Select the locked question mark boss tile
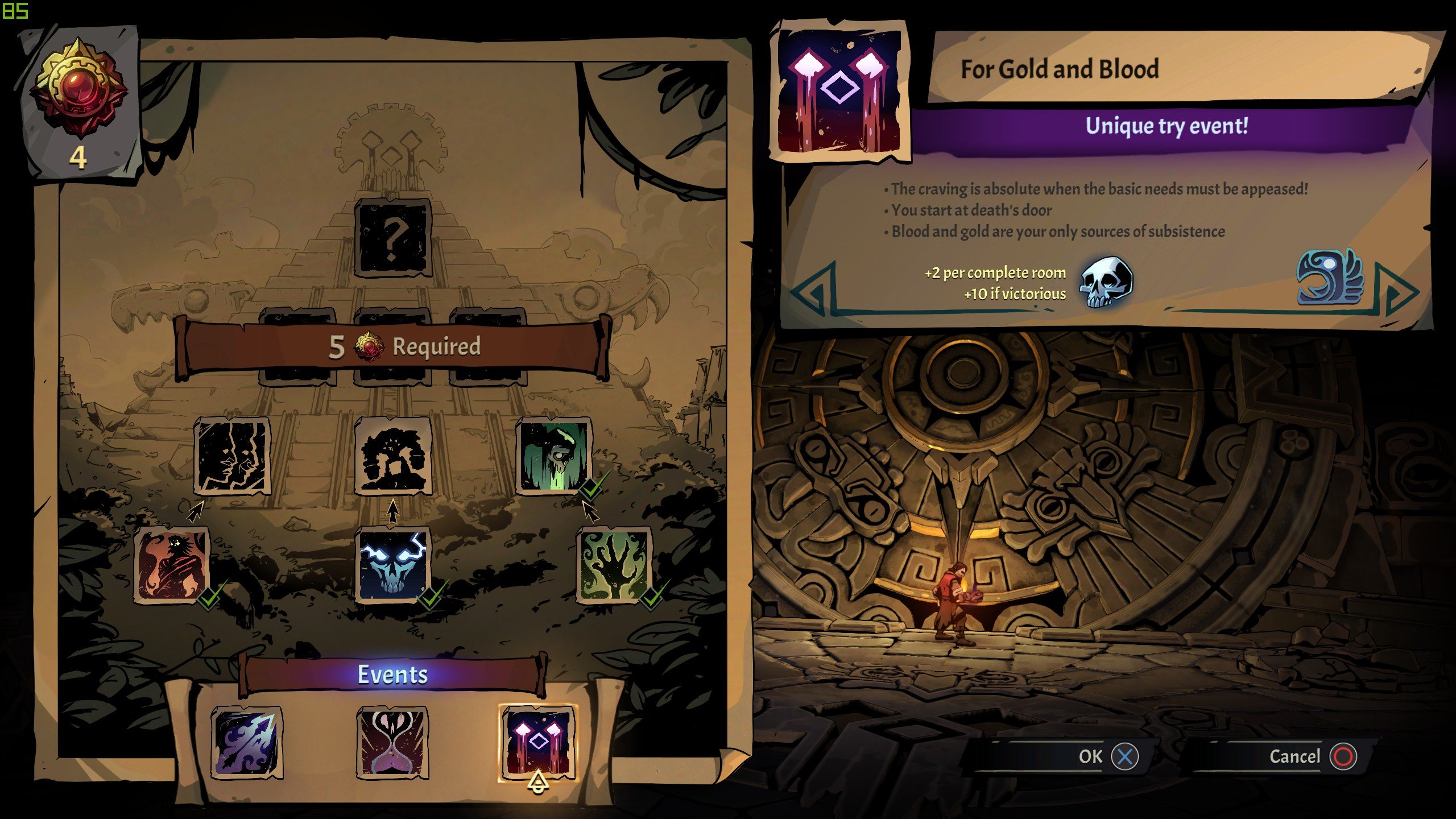This screenshot has height=819, width=1456. (x=392, y=238)
